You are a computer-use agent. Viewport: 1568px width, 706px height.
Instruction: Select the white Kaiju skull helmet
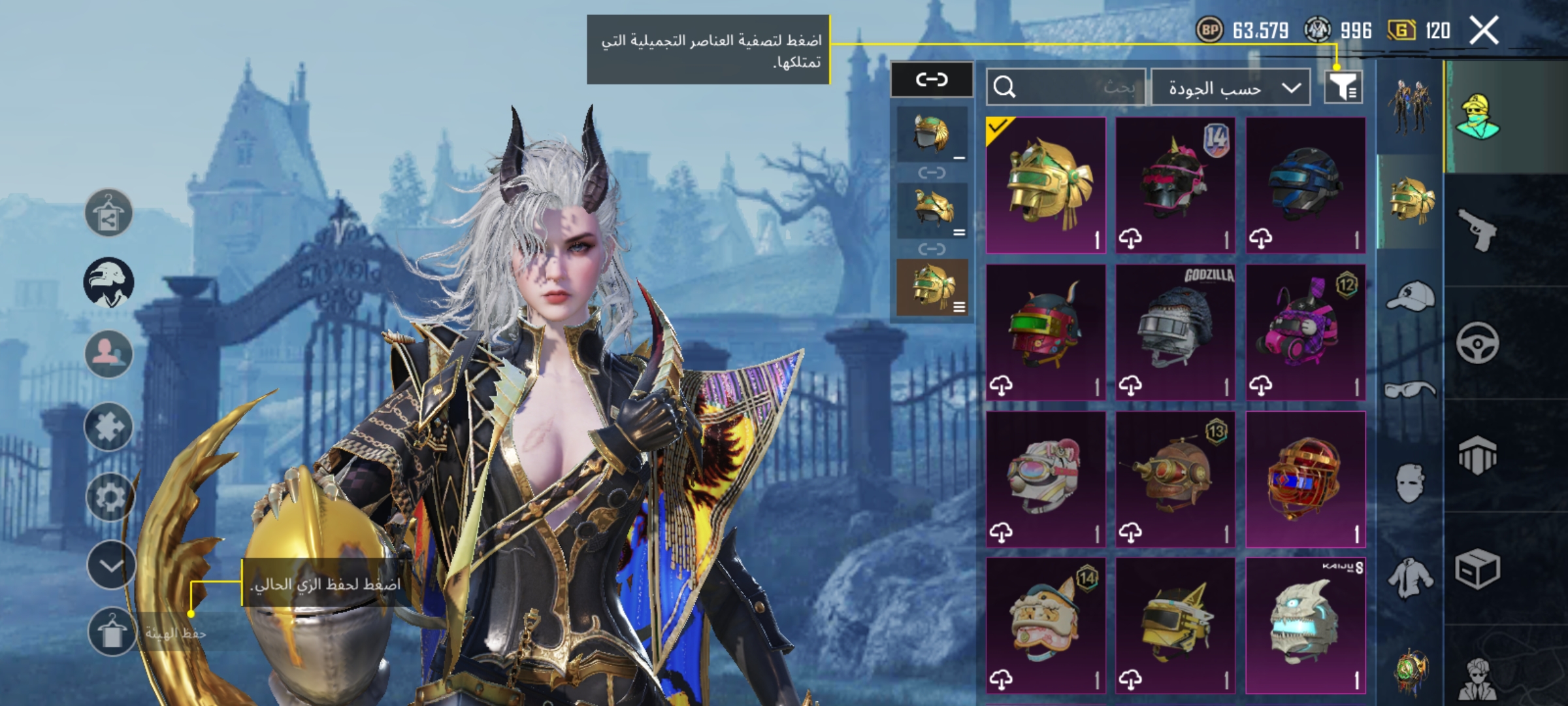[x=1305, y=625]
